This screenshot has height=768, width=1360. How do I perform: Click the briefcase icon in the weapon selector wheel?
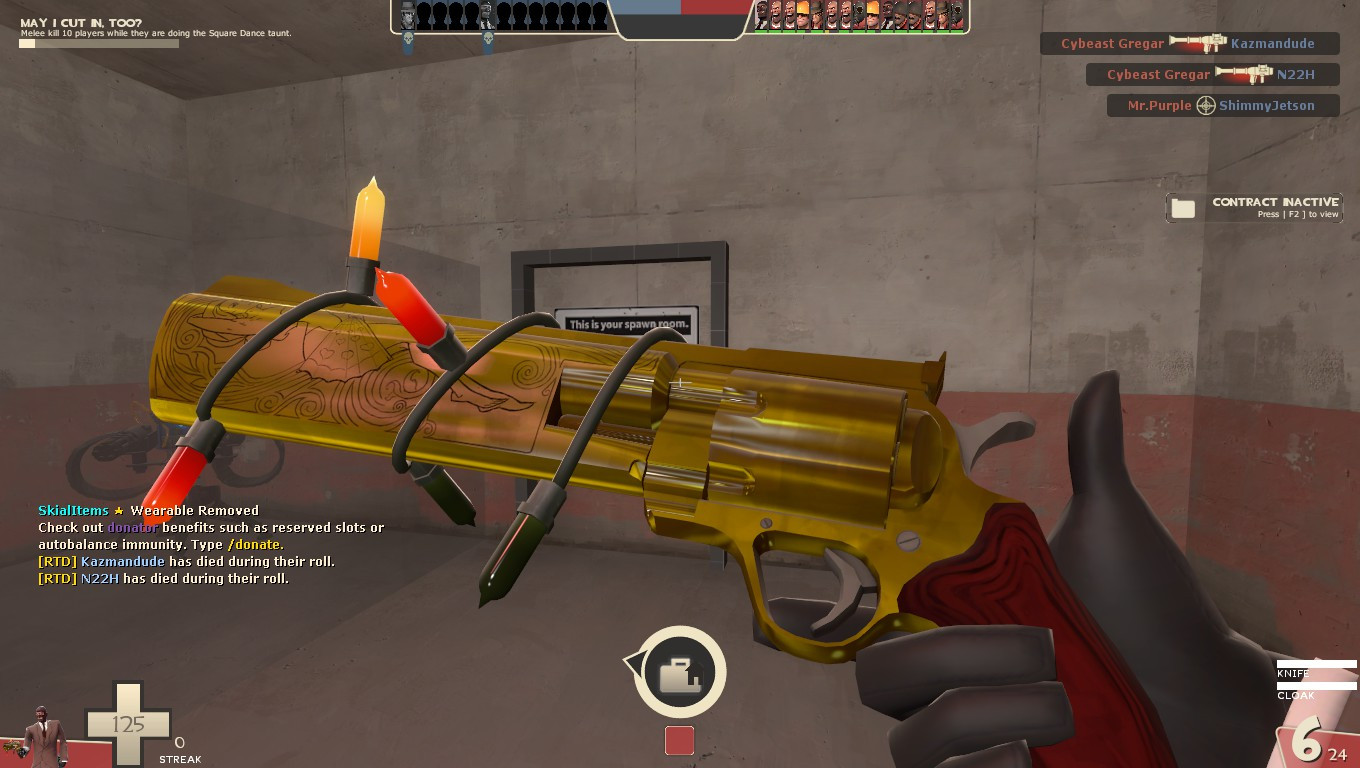pos(679,673)
